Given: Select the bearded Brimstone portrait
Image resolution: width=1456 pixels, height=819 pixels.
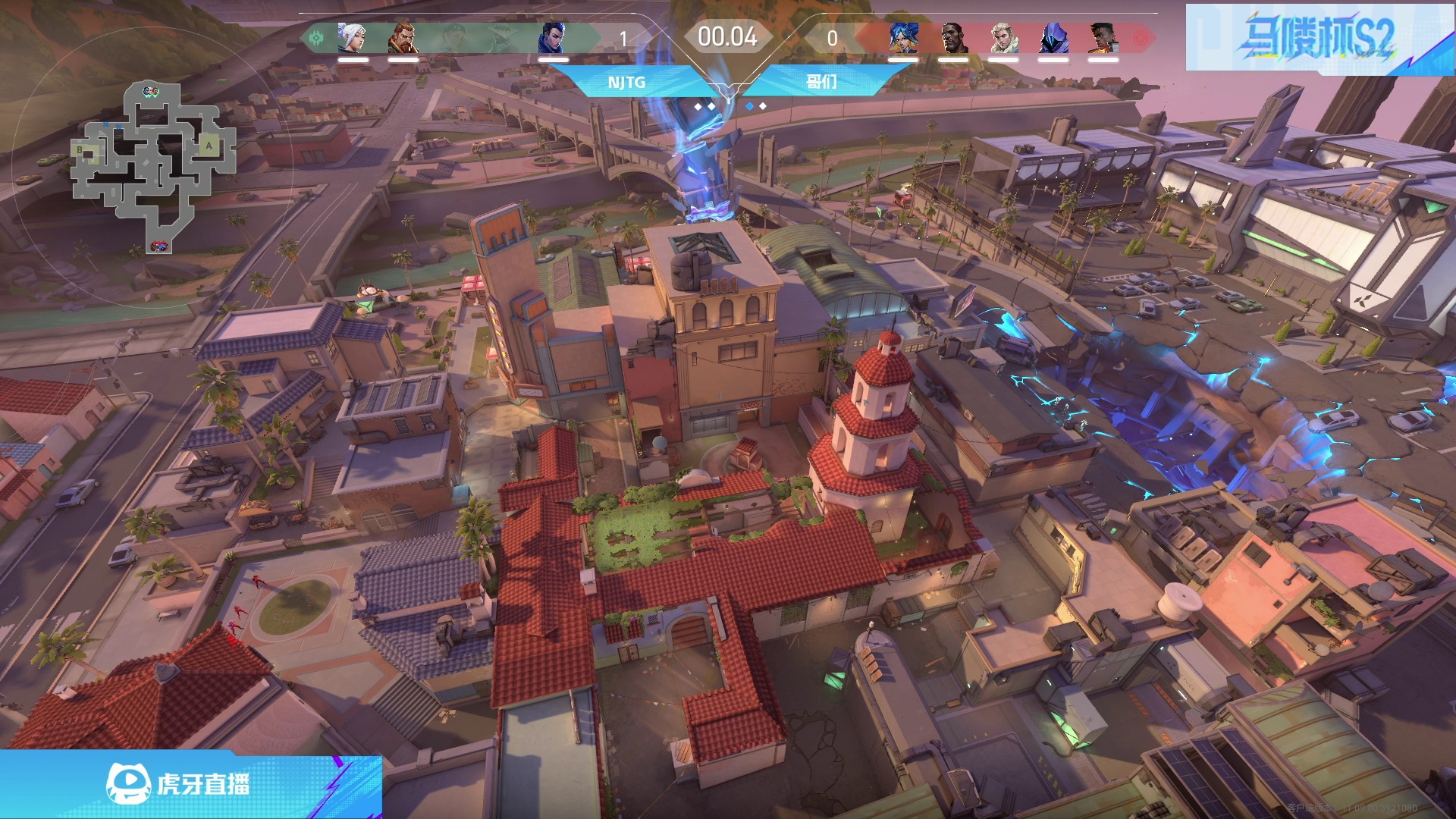Looking at the screenshot, I should (402, 38).
